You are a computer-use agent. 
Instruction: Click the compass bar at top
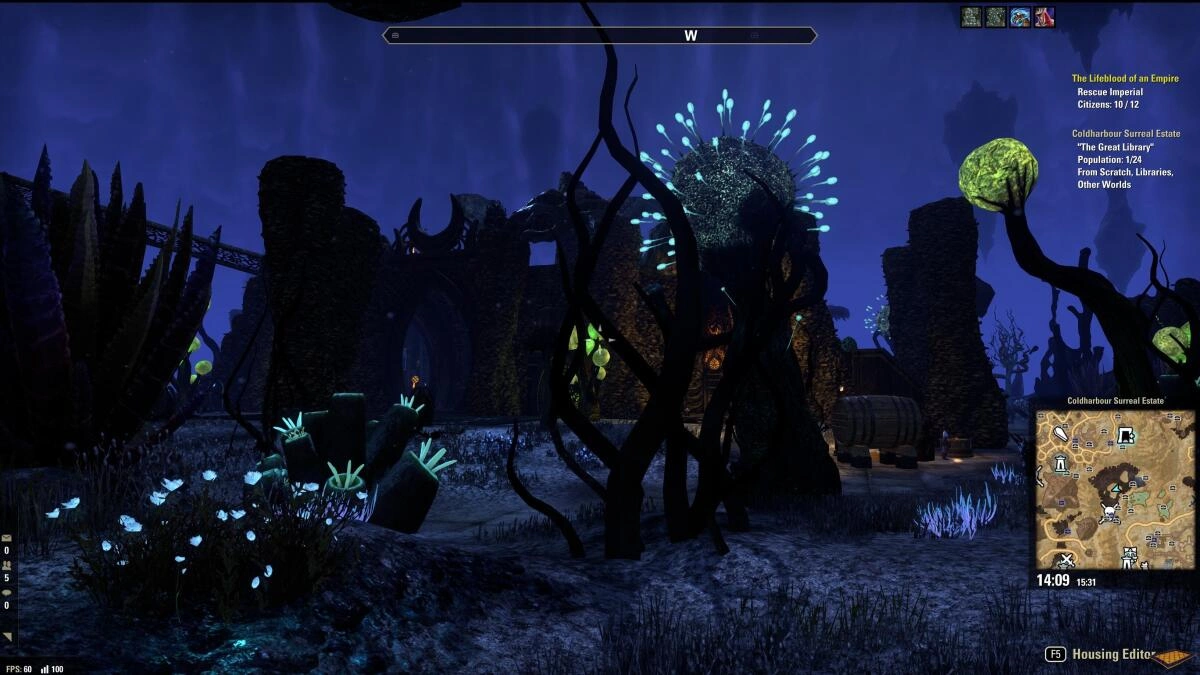coord(600,35)
